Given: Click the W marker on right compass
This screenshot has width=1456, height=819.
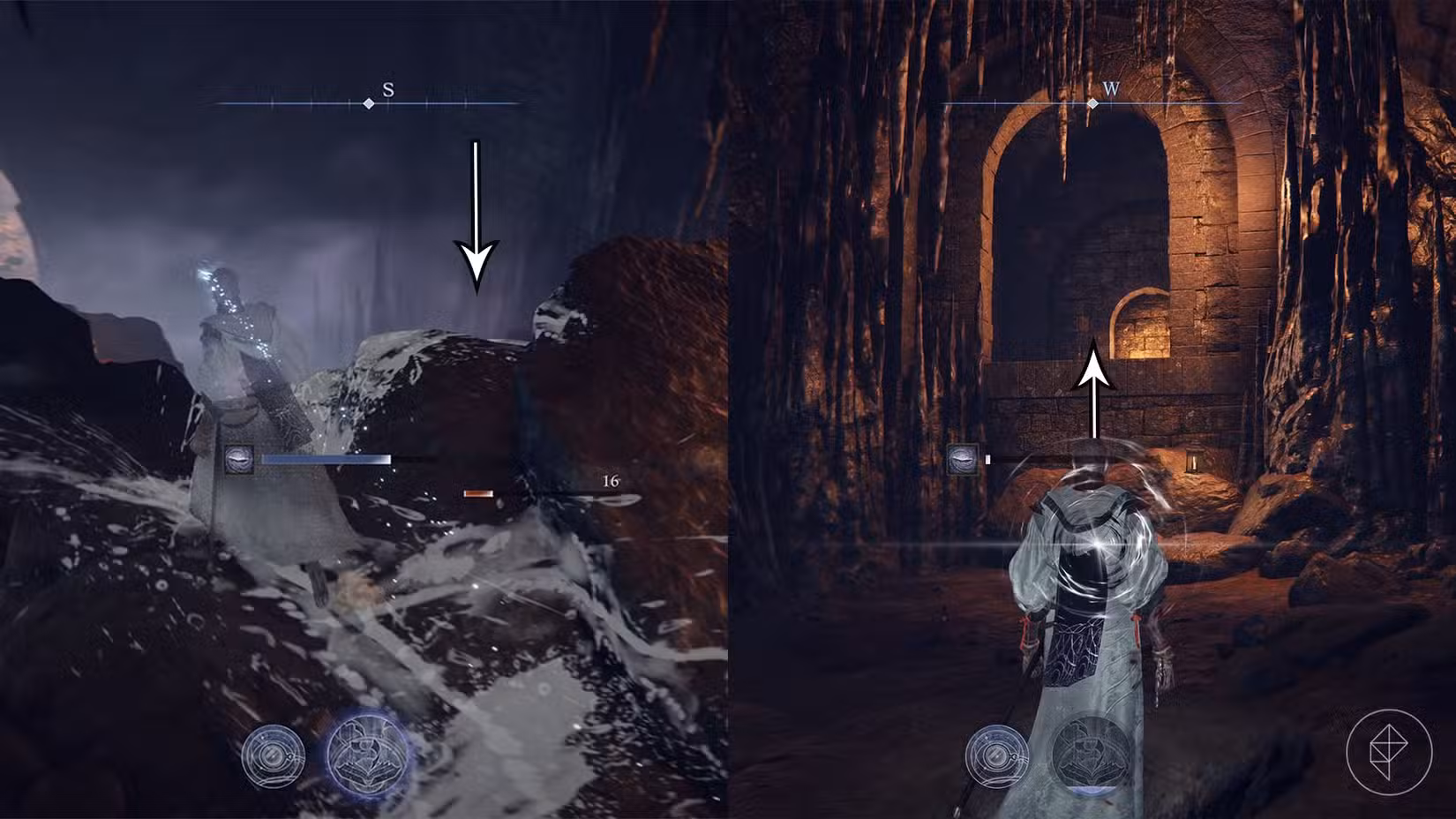Looking at the screenshot, I should [x=1110, y=90].
